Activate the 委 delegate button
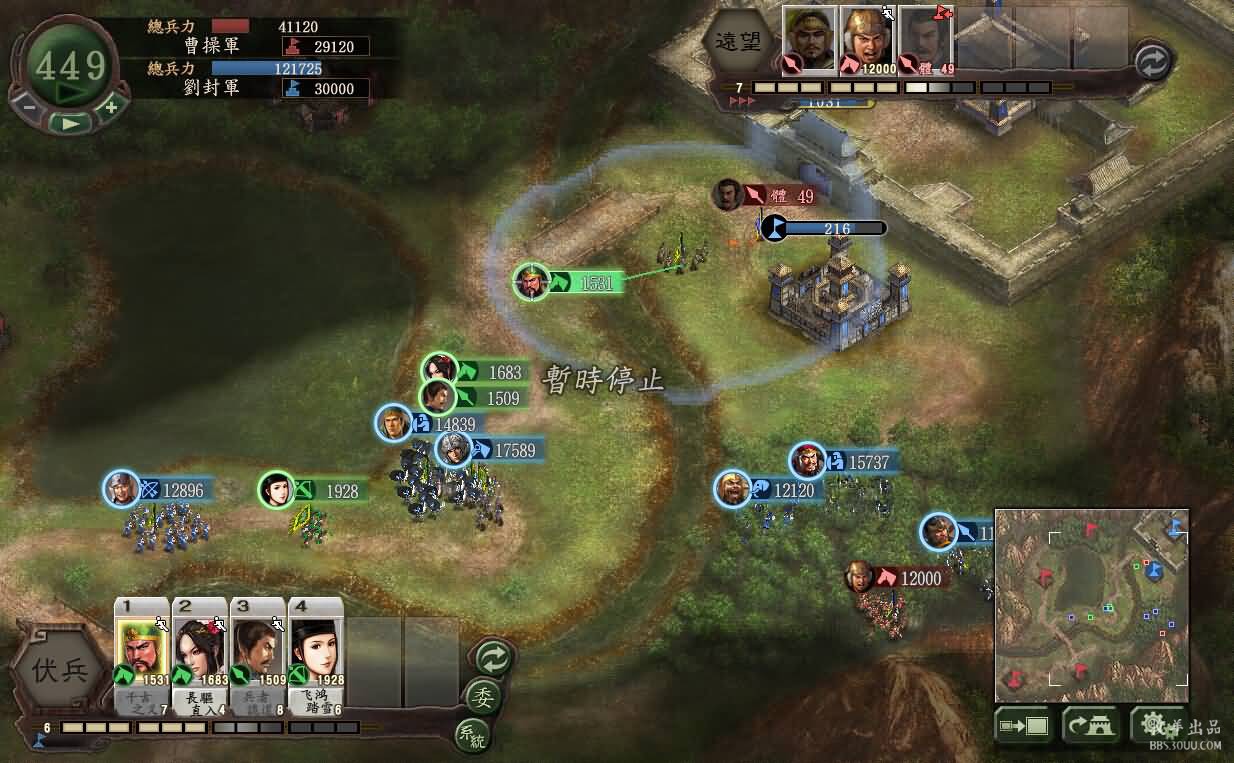 click(482, 697)
